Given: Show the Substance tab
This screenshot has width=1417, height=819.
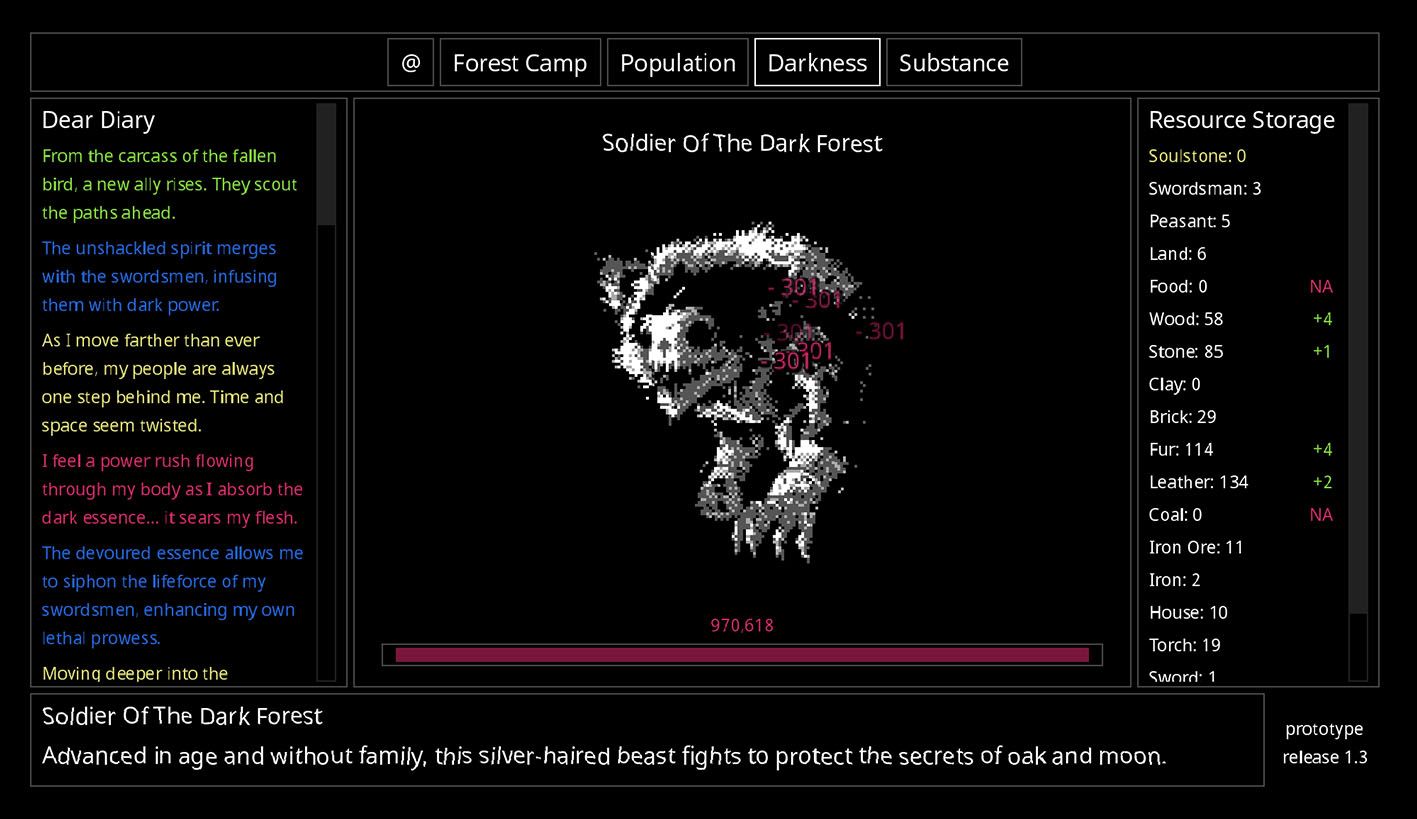Looking at the screenshot, I should pos(954,63).
